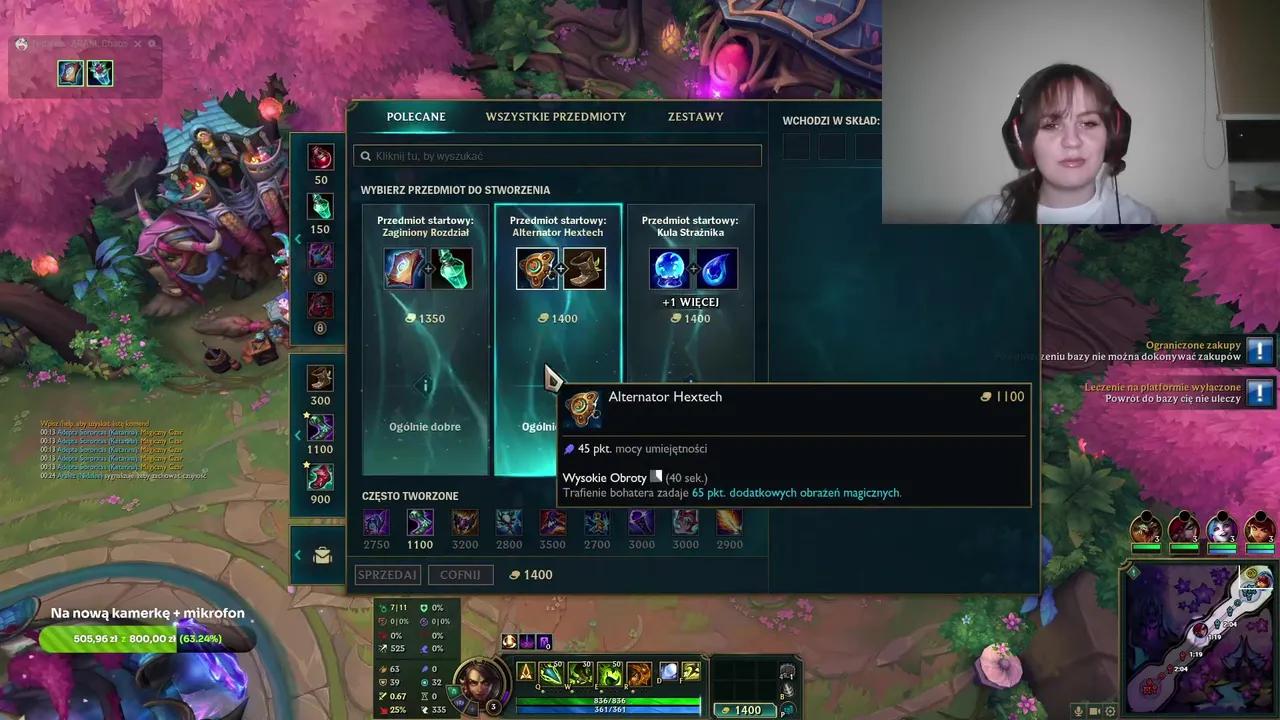This screenshot has height=720, width=1280.
Task: Click the 2750-gold item in often-built row
Action: click(x=376, y=521)
